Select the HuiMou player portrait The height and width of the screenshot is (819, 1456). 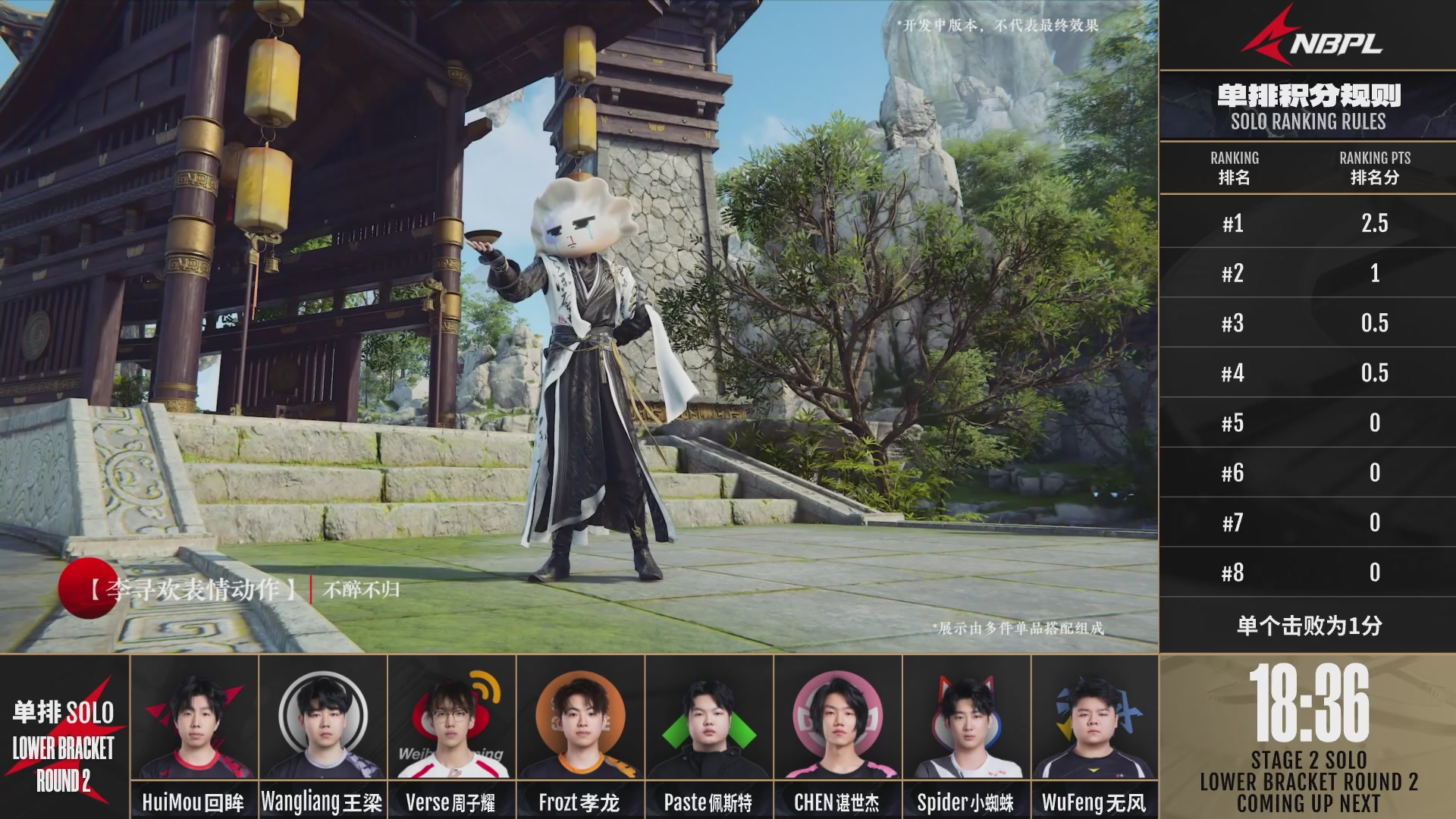(194, 720)
